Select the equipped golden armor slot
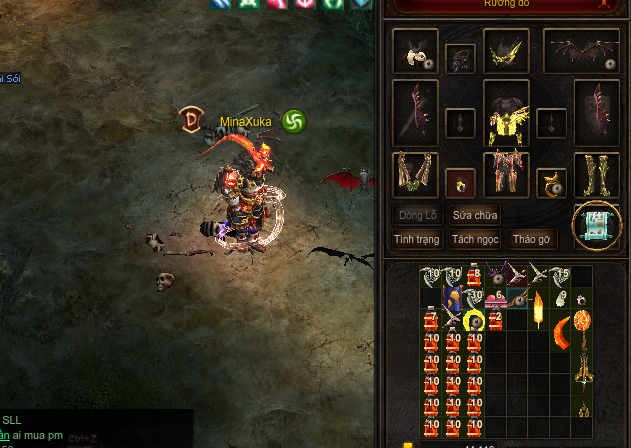 (507, 112)
